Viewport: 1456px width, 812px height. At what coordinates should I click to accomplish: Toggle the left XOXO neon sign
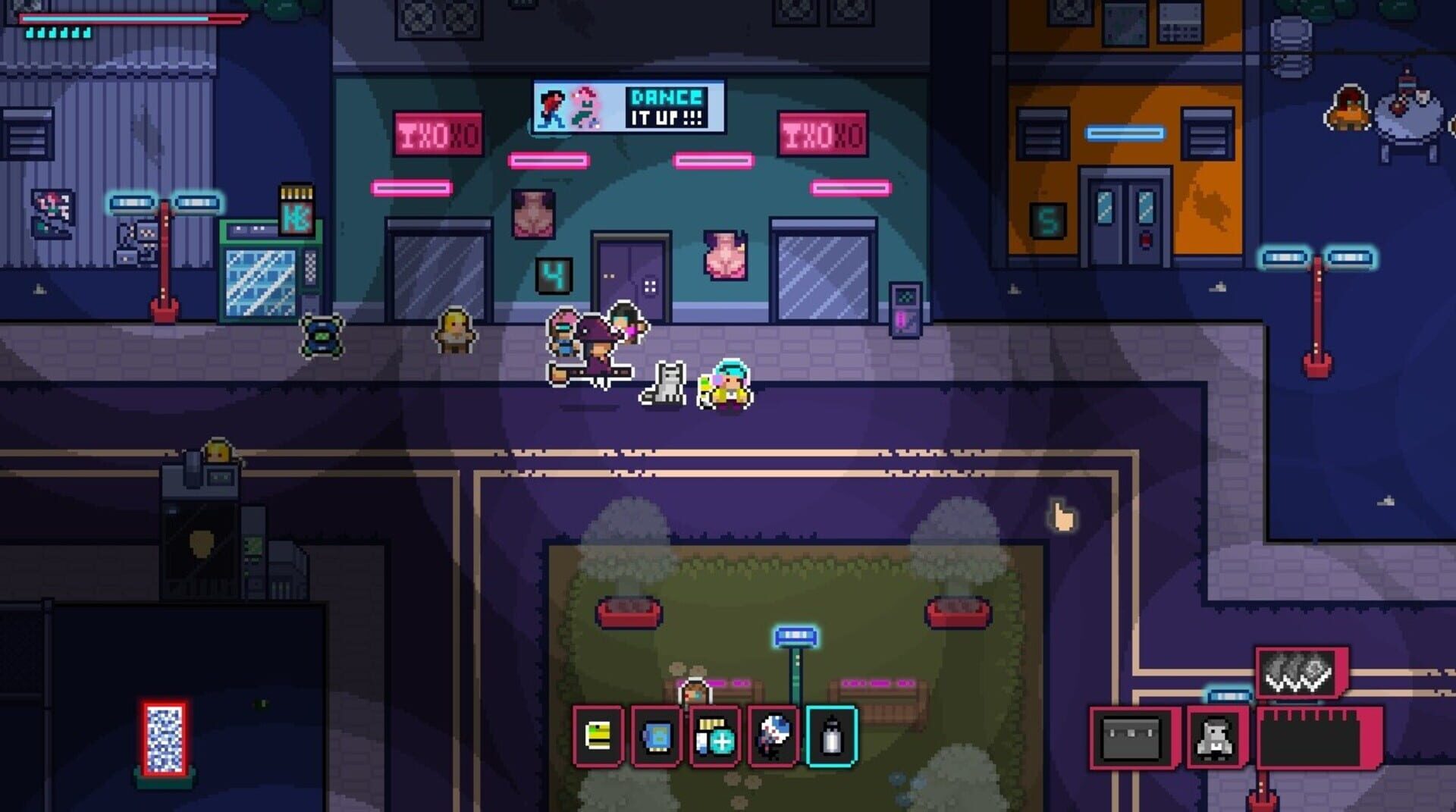(x=440, y=133)
